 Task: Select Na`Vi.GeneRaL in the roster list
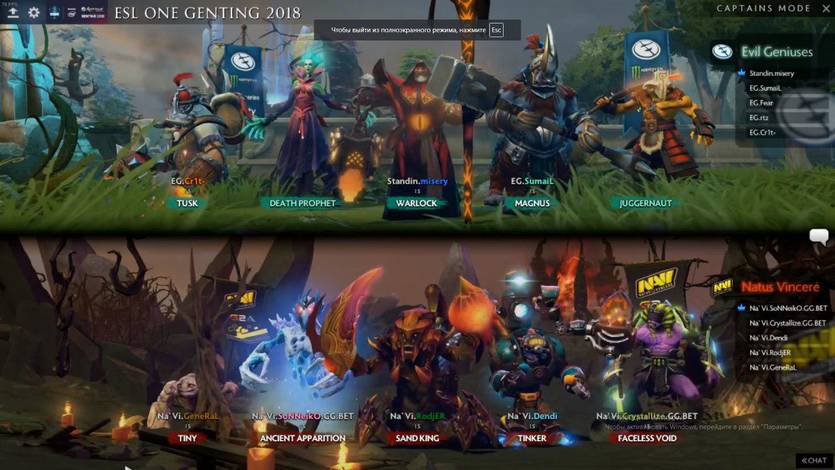[771, 367]
